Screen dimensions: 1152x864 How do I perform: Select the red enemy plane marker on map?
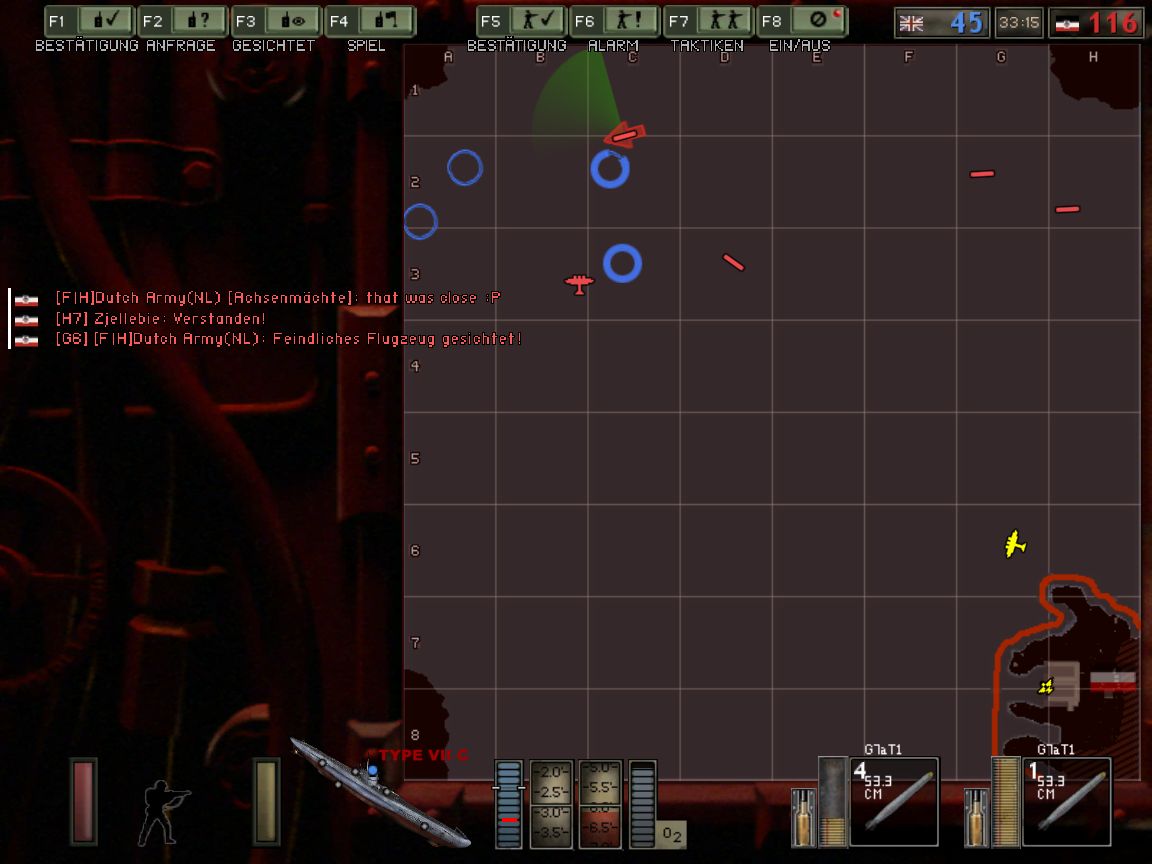[579, 284]
